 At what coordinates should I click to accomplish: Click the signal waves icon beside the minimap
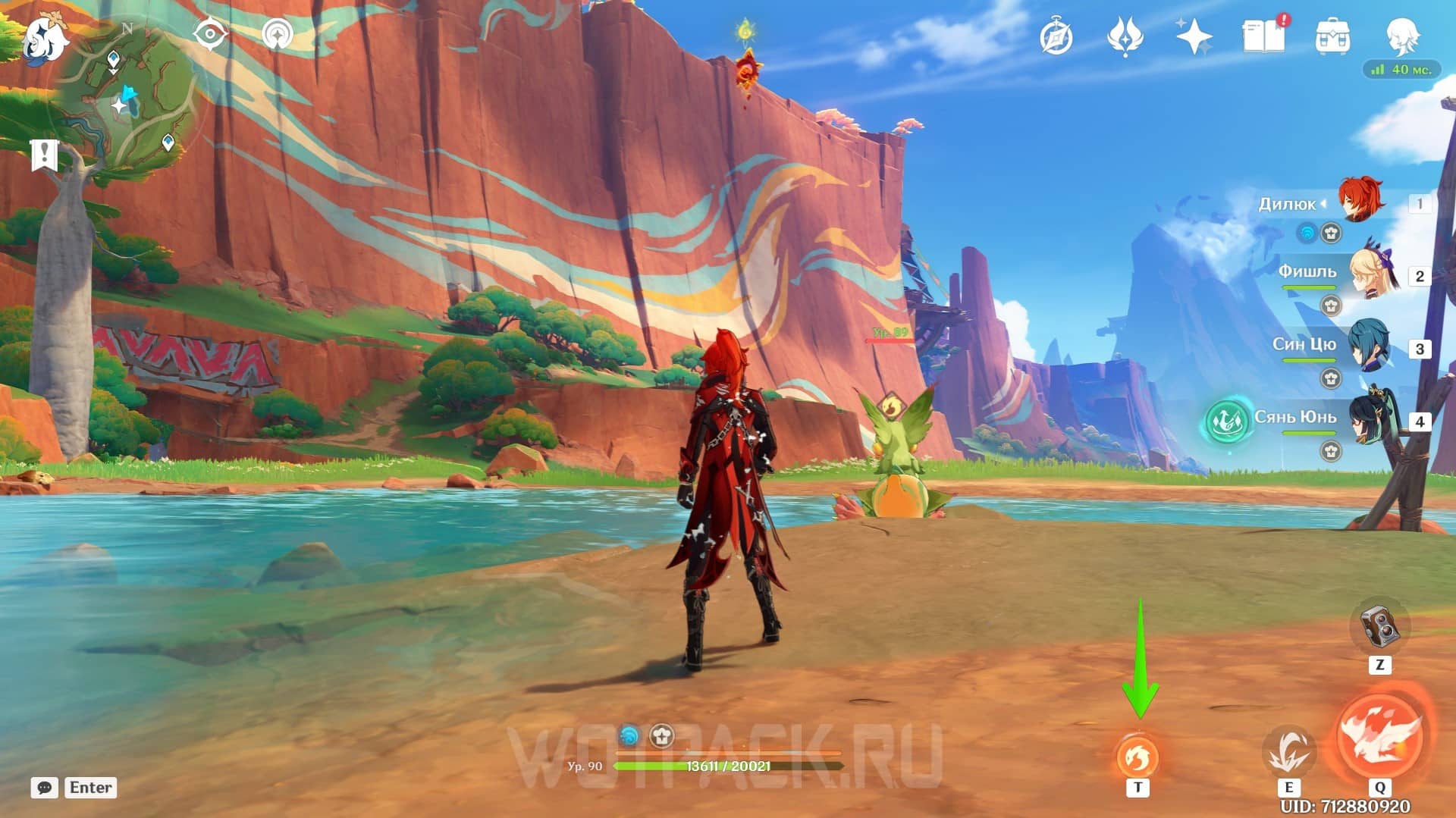point(278,35)
